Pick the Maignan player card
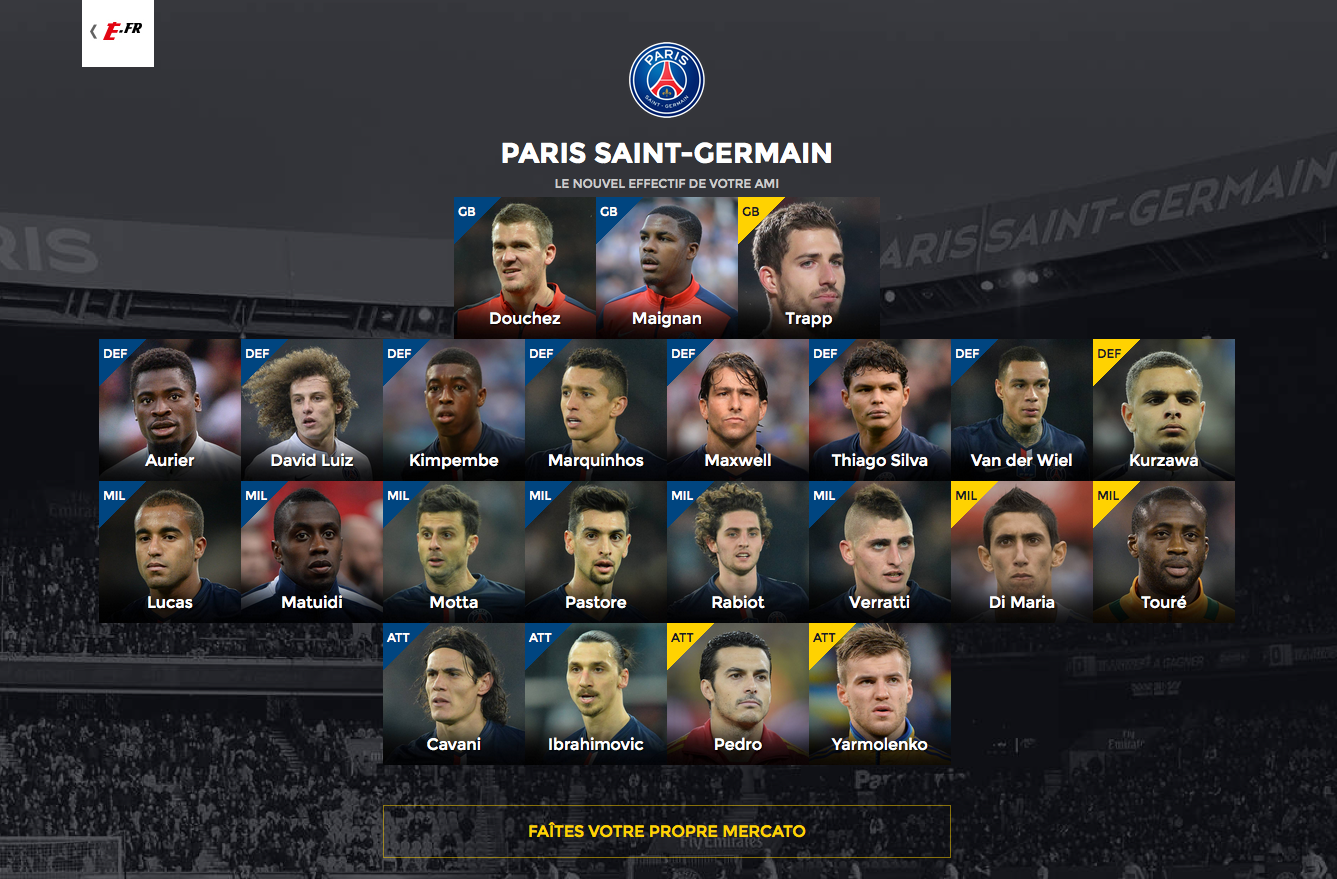 (x=667, y=267)
